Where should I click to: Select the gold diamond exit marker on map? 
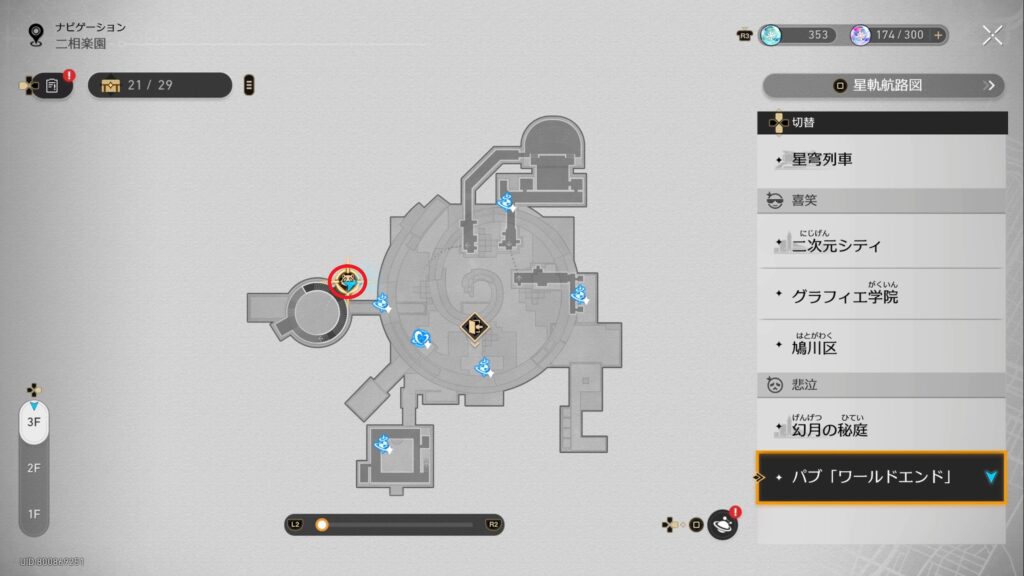[x=475, y=326]
